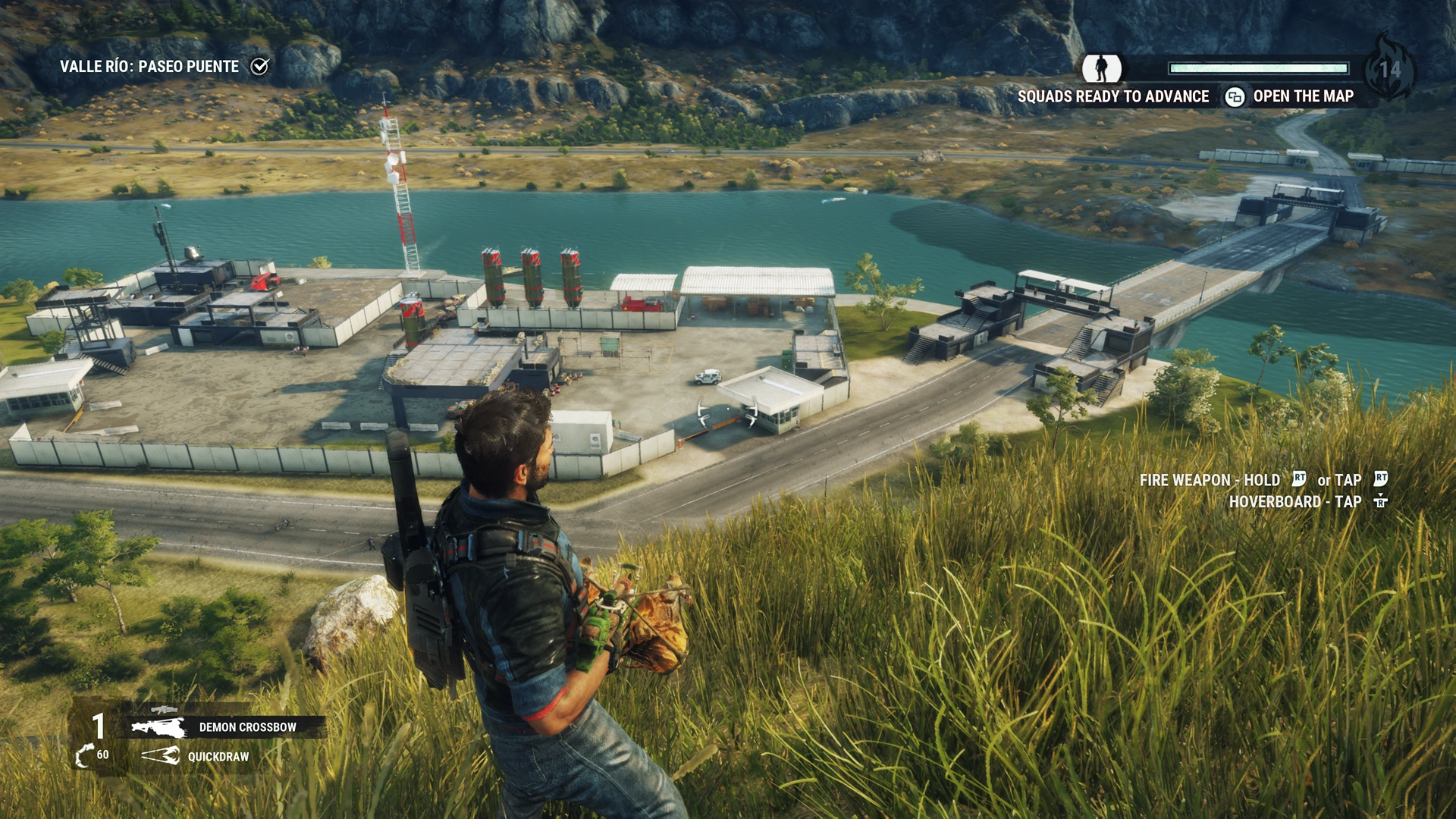Choose the Quickdraw secondary fire entry

click(199, 756)
